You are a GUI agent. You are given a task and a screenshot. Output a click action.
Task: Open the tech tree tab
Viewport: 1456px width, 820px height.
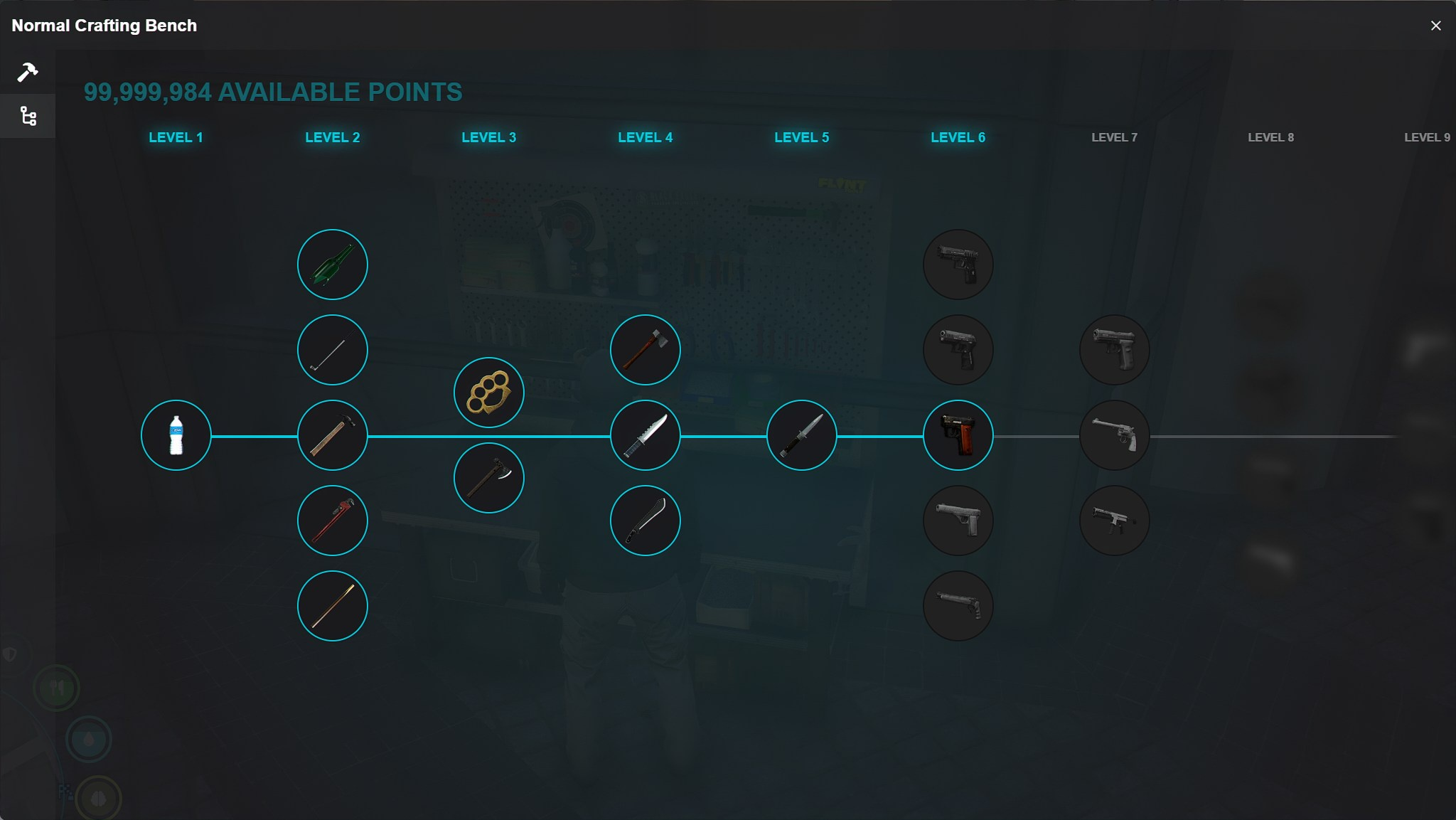pos(28,116)
